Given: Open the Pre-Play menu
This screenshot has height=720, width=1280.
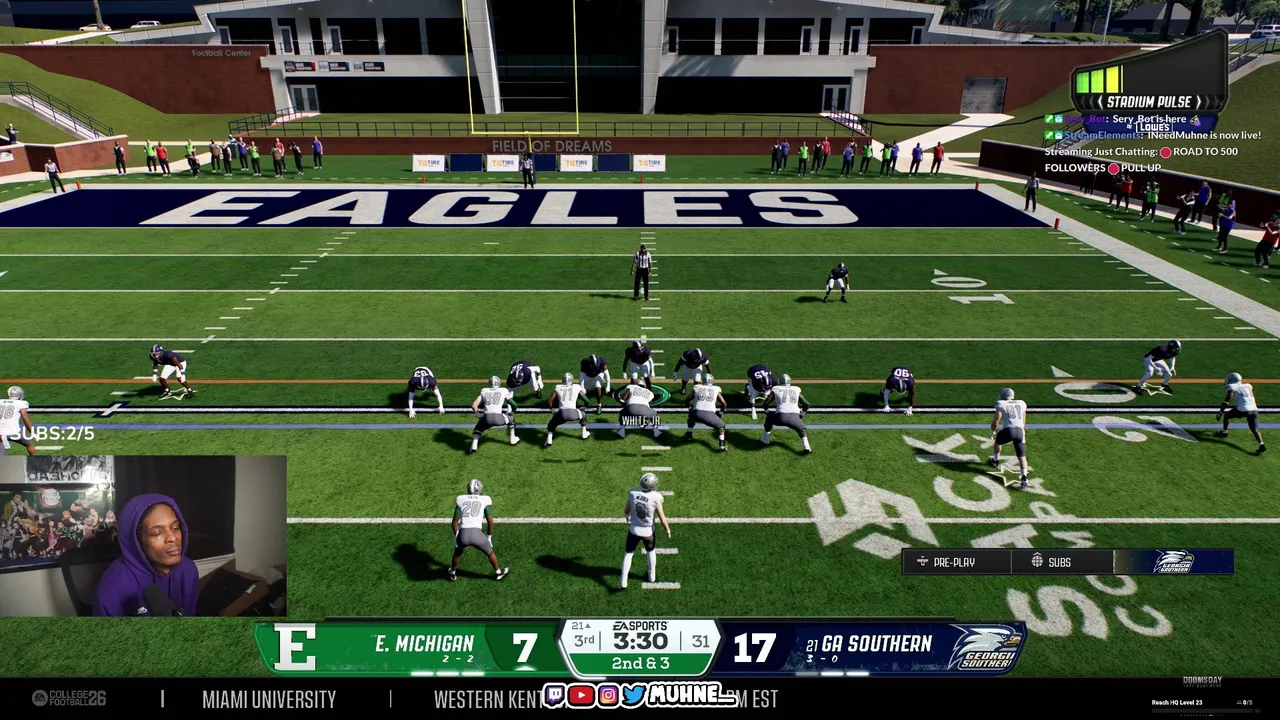Looking at the screenshot, I should (x=946, y=562).
